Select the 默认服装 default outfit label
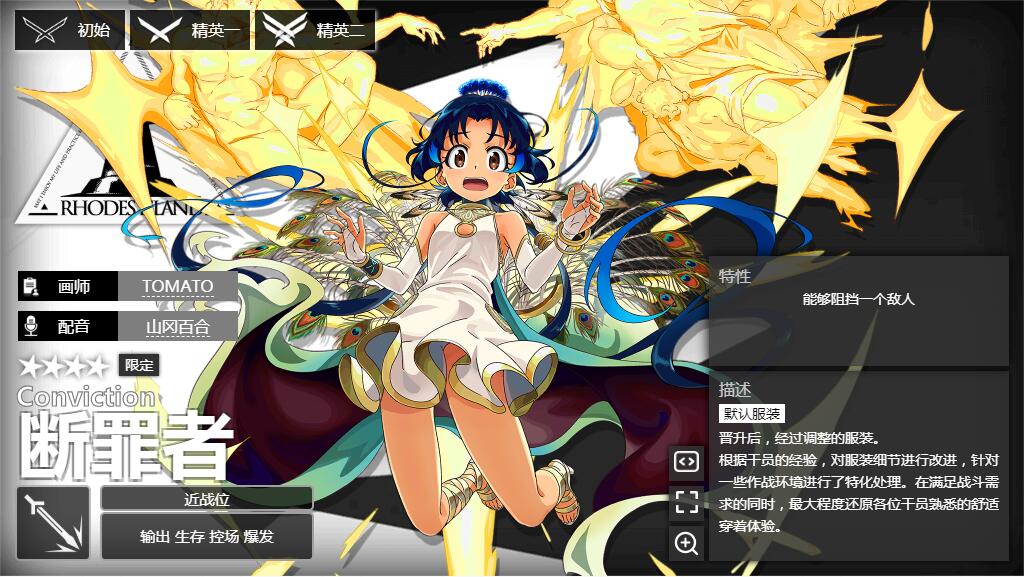The width and height of the screenshot is (1024, 577). tap(752, 414)
